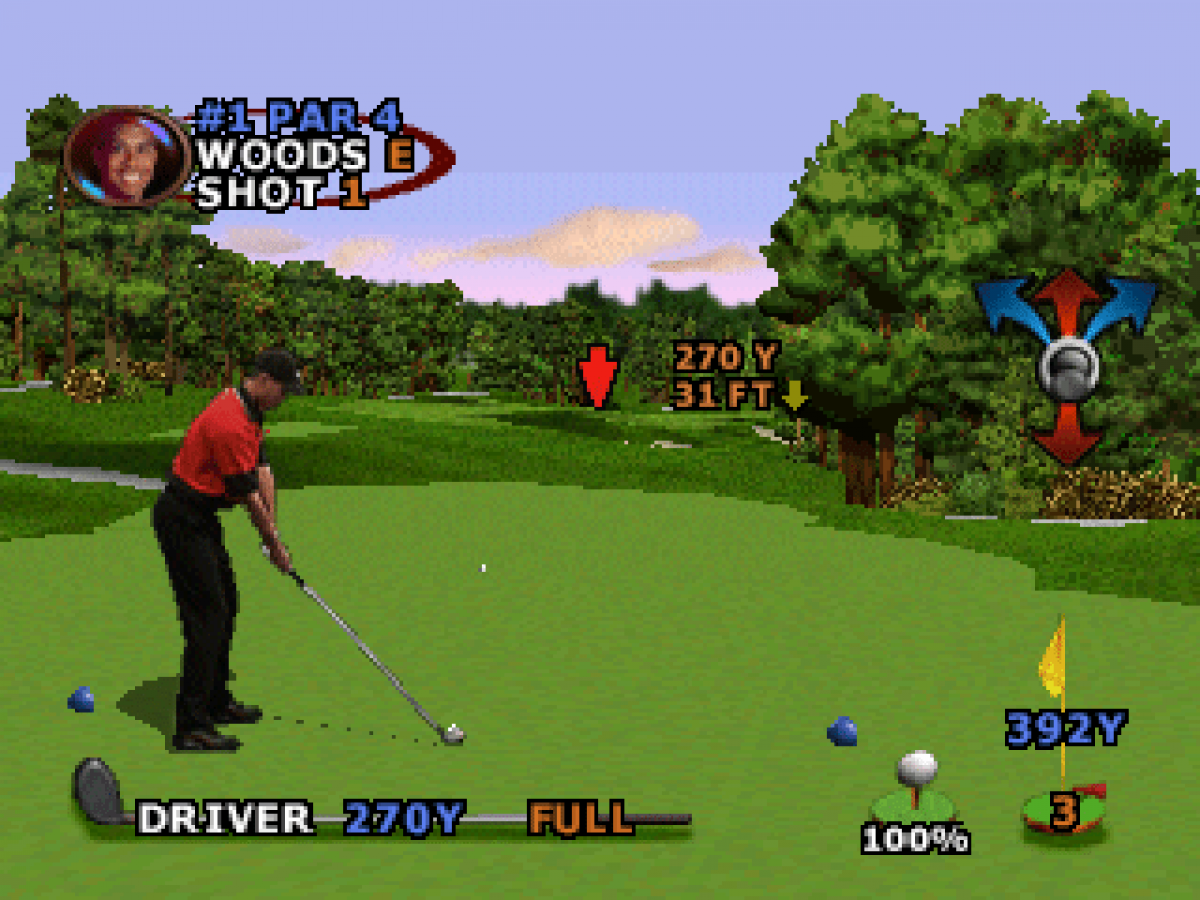The width and height of the screenshot is (1200, 900).
Task: Click the center ball of shot shaper
Action: click(x=1068, y=368)
